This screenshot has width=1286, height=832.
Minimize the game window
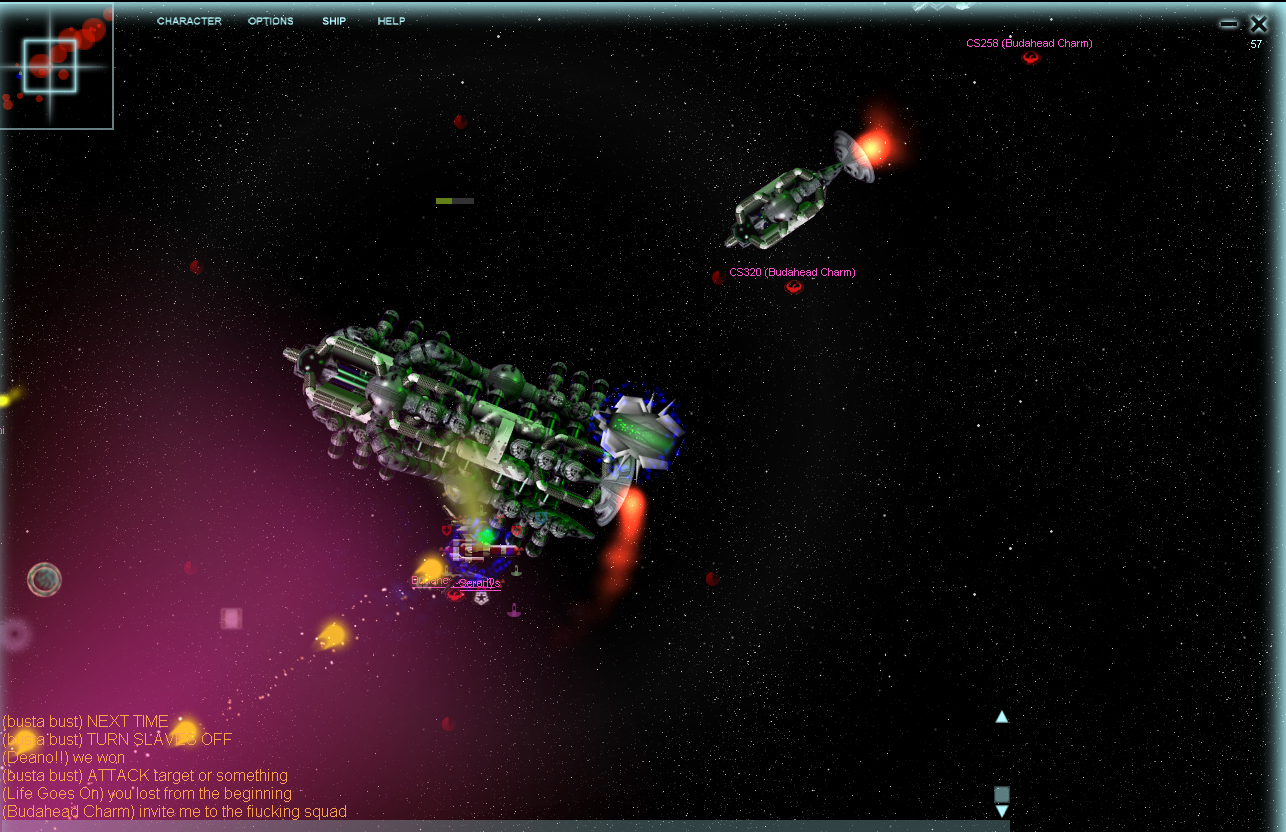click(1229, 24)
